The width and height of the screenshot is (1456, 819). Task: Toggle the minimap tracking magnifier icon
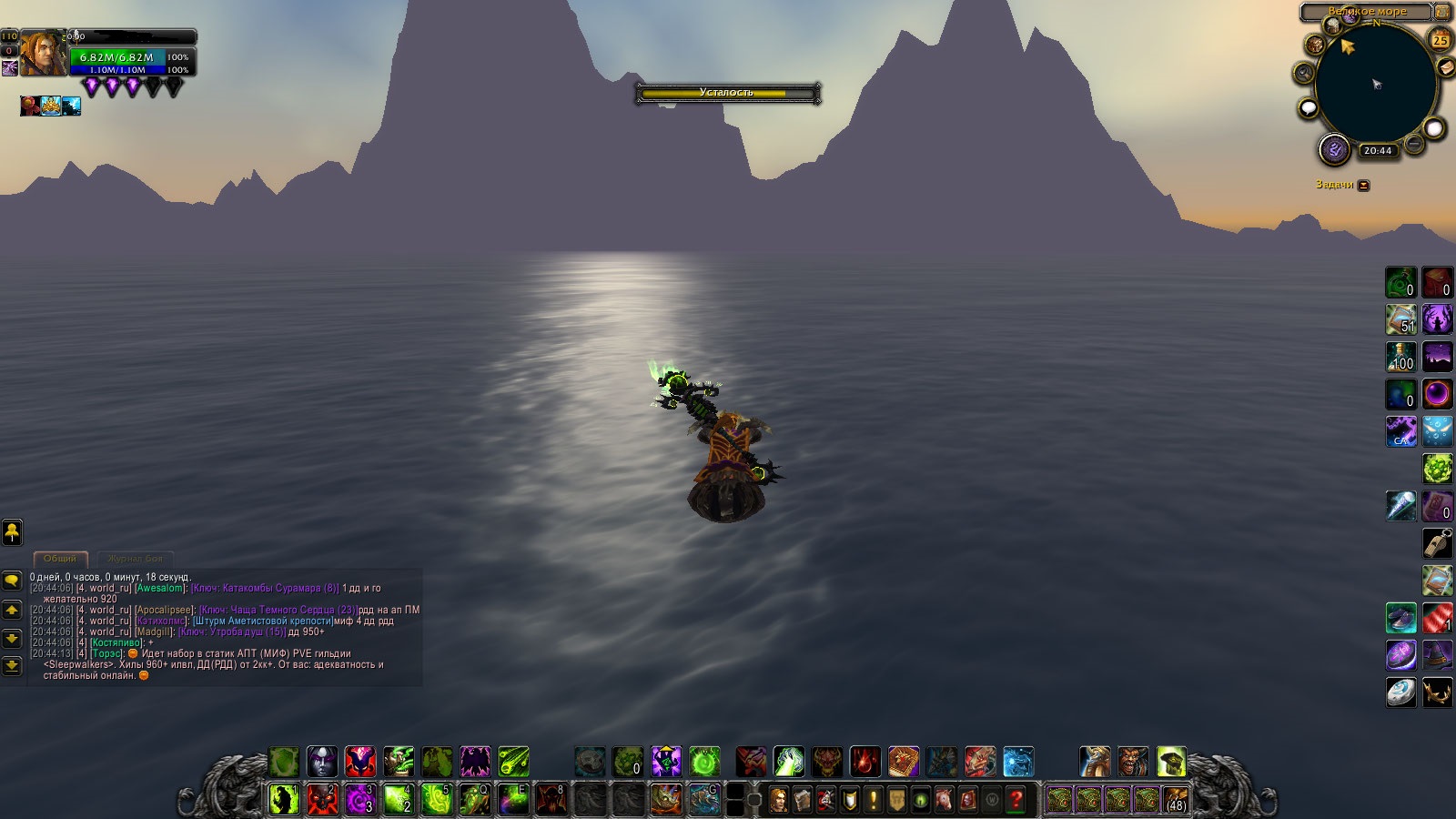[x=1304, y=73]
